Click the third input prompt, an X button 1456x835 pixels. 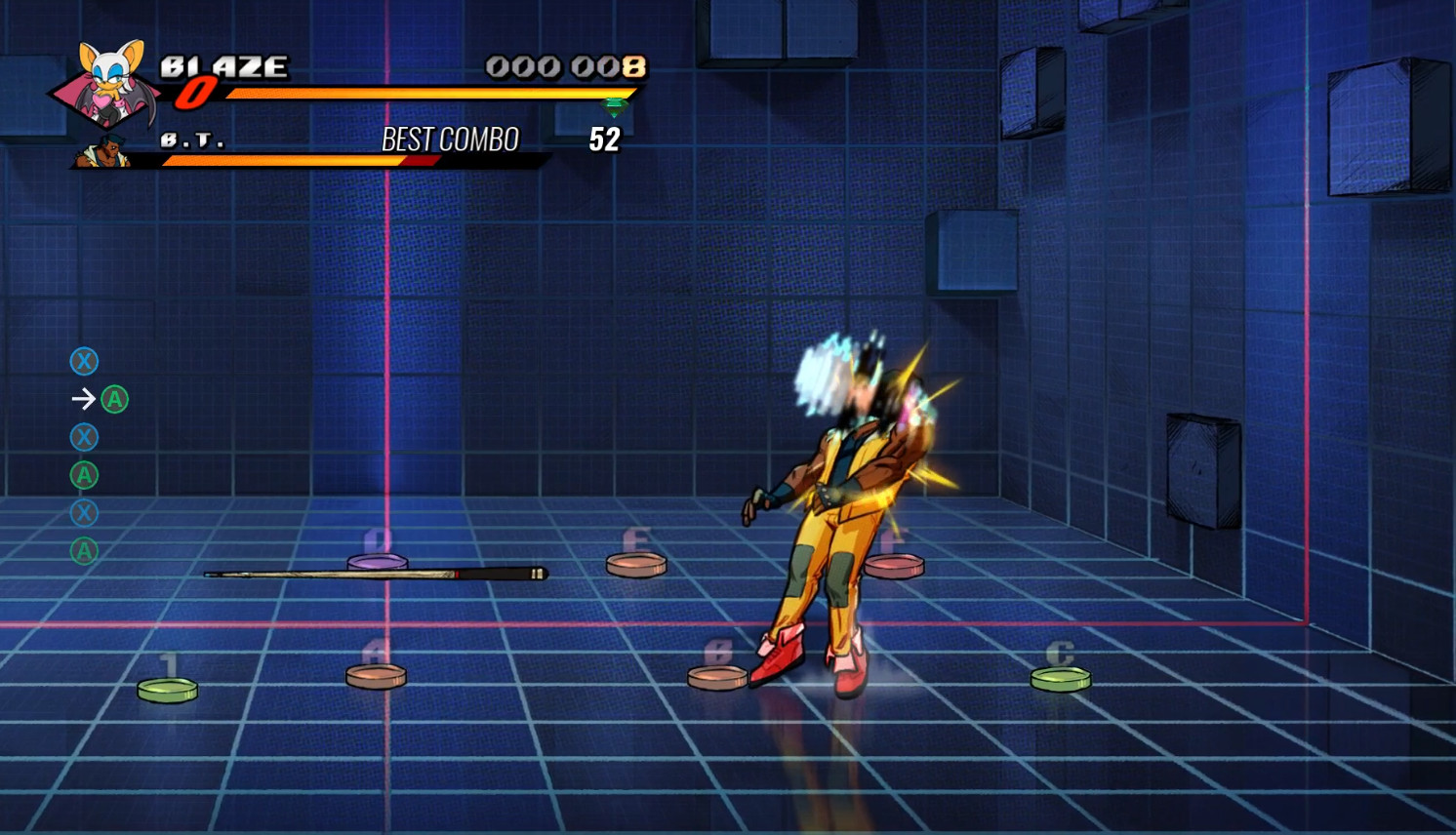84,437
